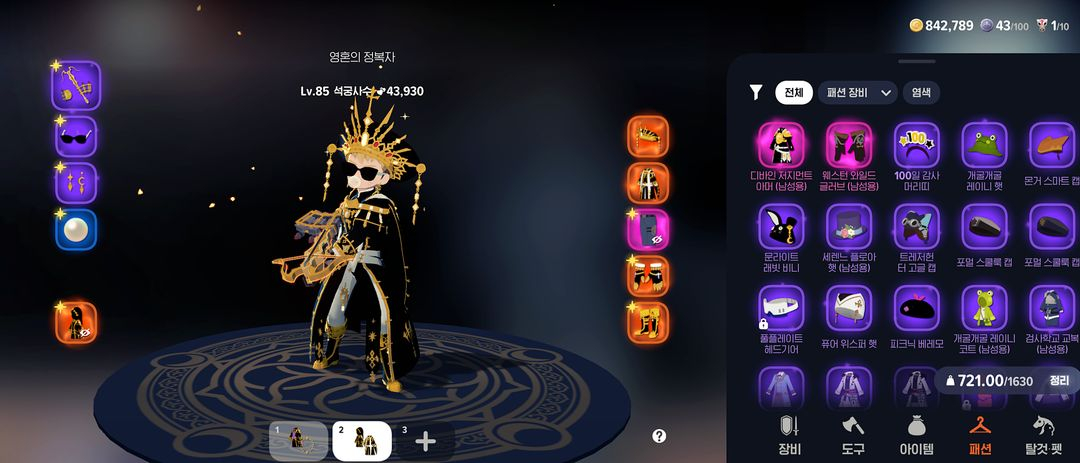The width and height of the screenshot is (1080, 463).
Task: Add a new outfit preset with plus
Action: point(425,441)
